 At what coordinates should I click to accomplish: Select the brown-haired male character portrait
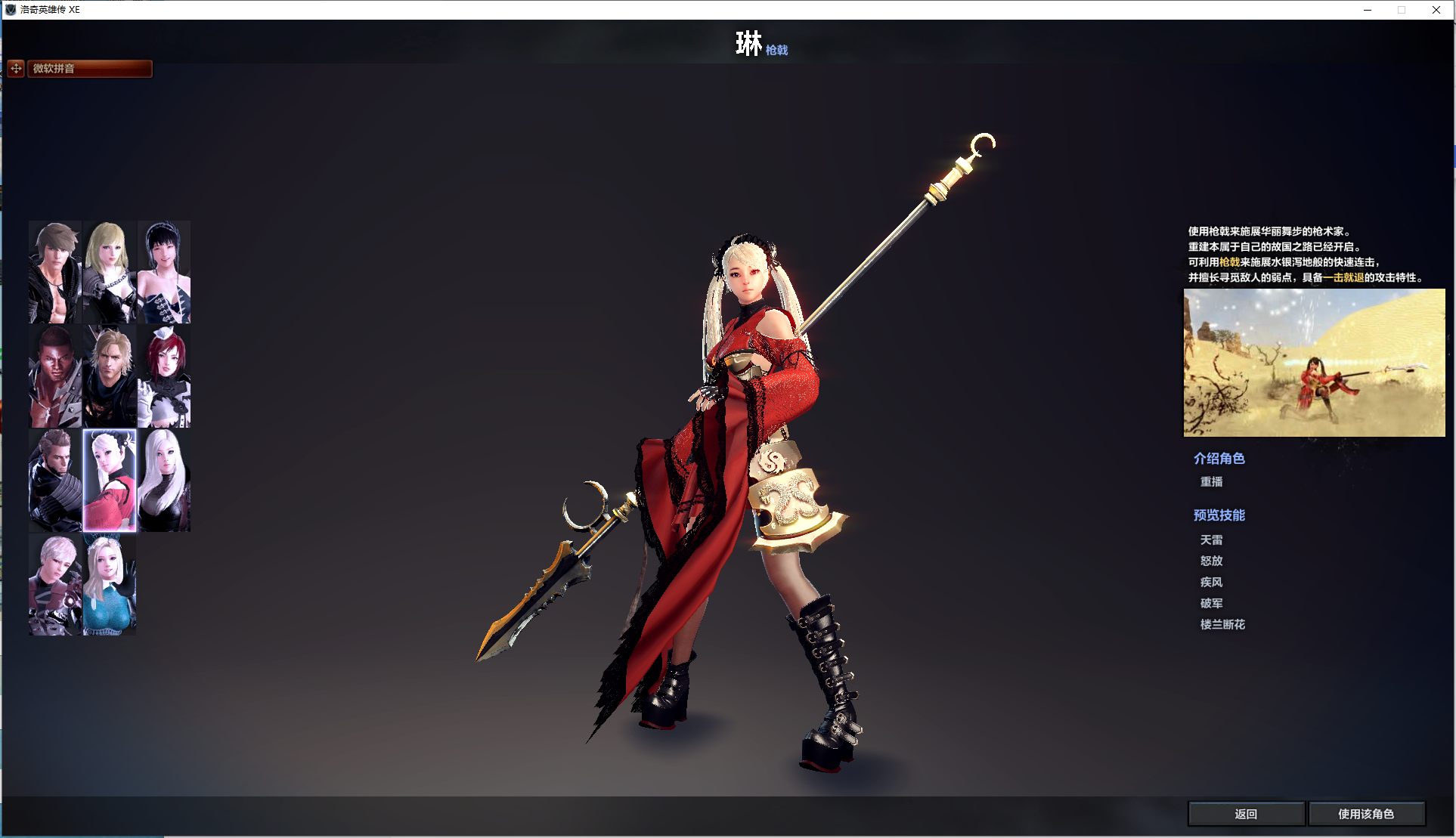pyautogui.click(x=55, y=272)
